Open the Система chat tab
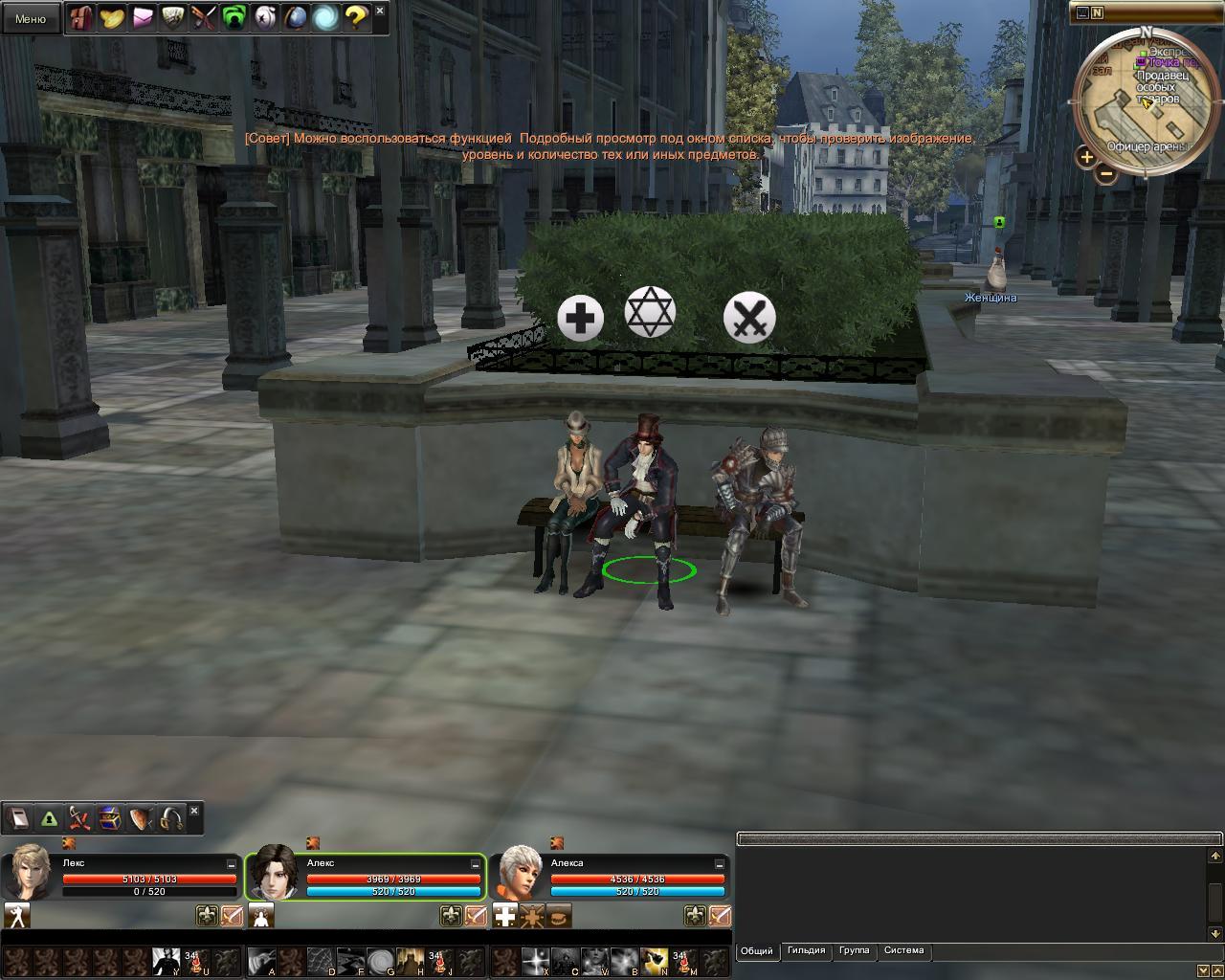The image size is (1225, 980). [x=903, y=950]
